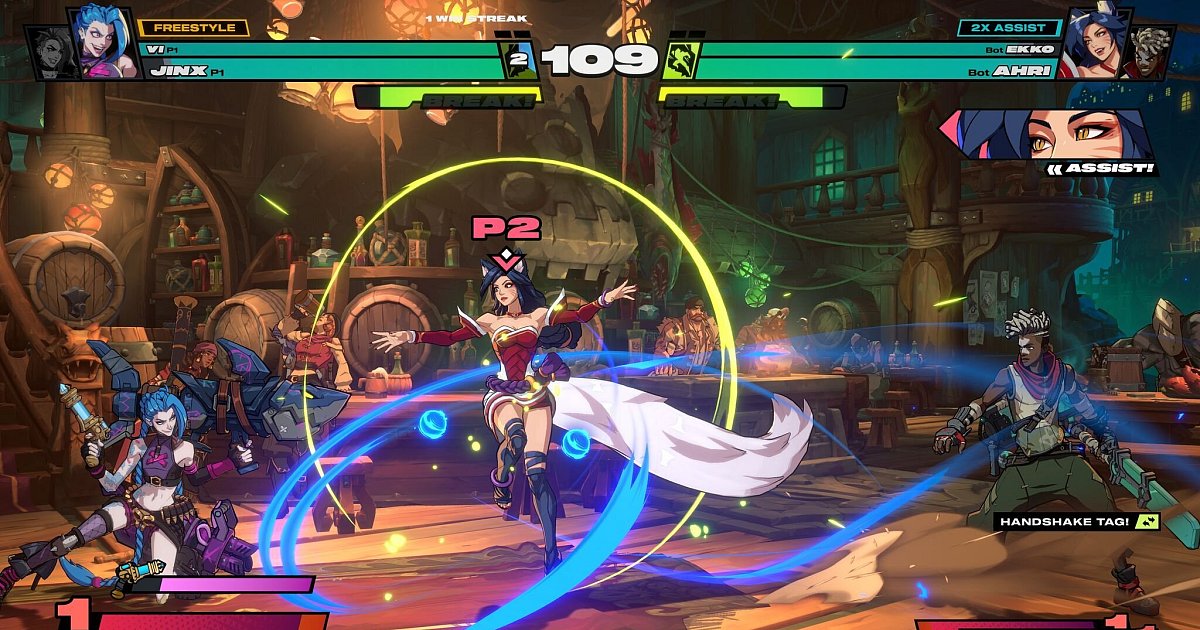Click the Handshake Tag indicator

click(x=1076, y=521)
